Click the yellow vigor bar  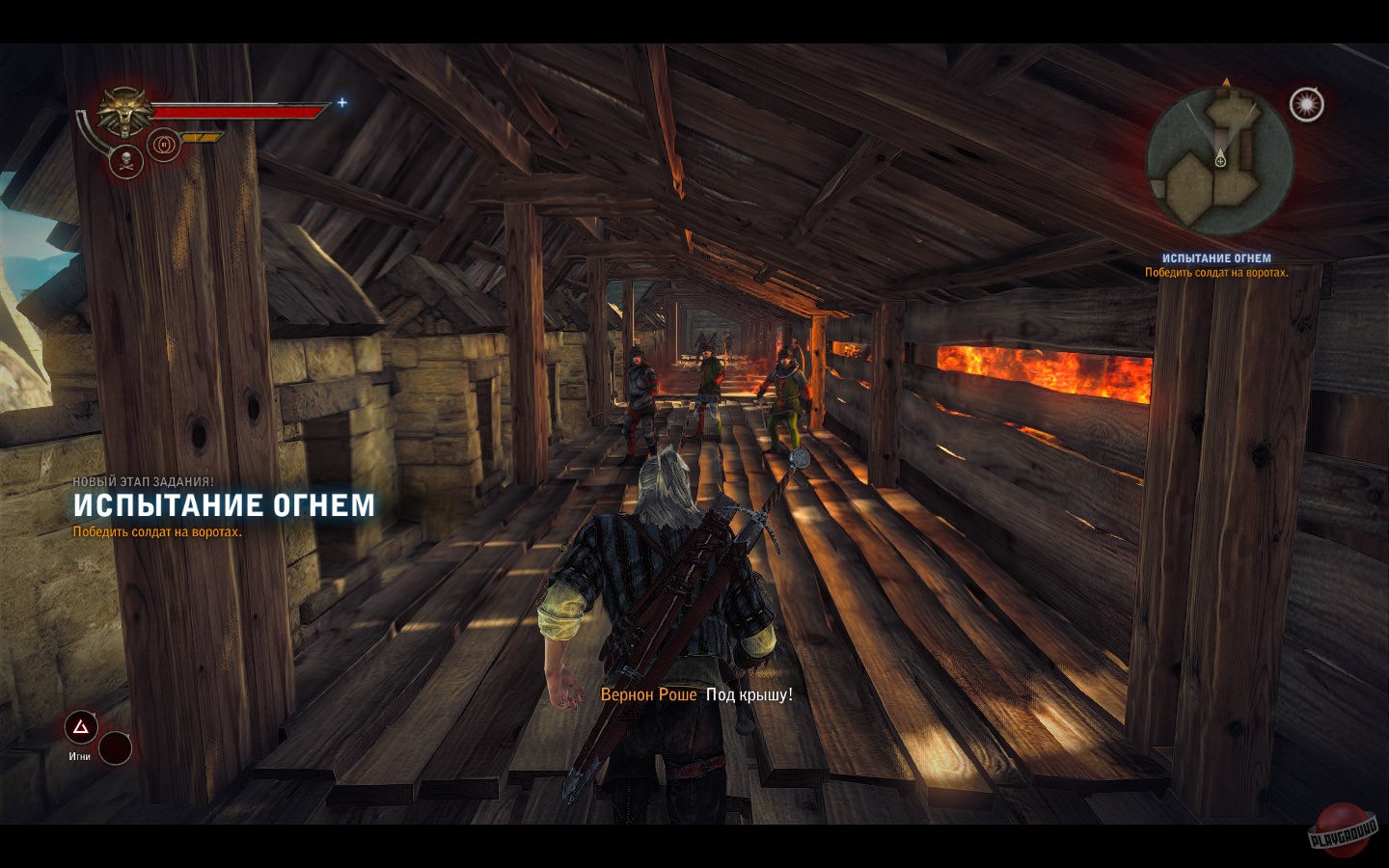point(201,137)
